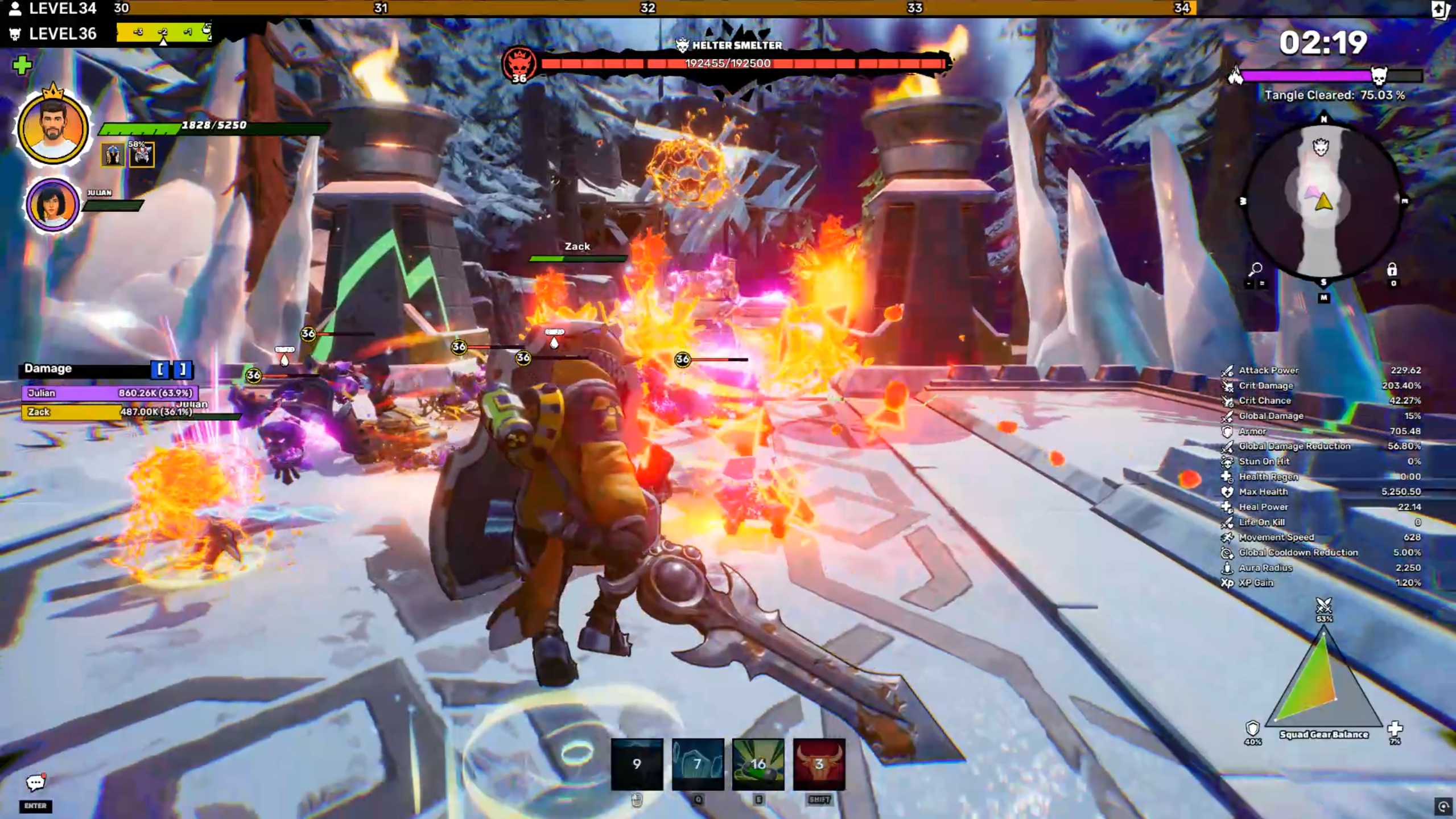Select the dark ability slot showing 9

(637, 764)
